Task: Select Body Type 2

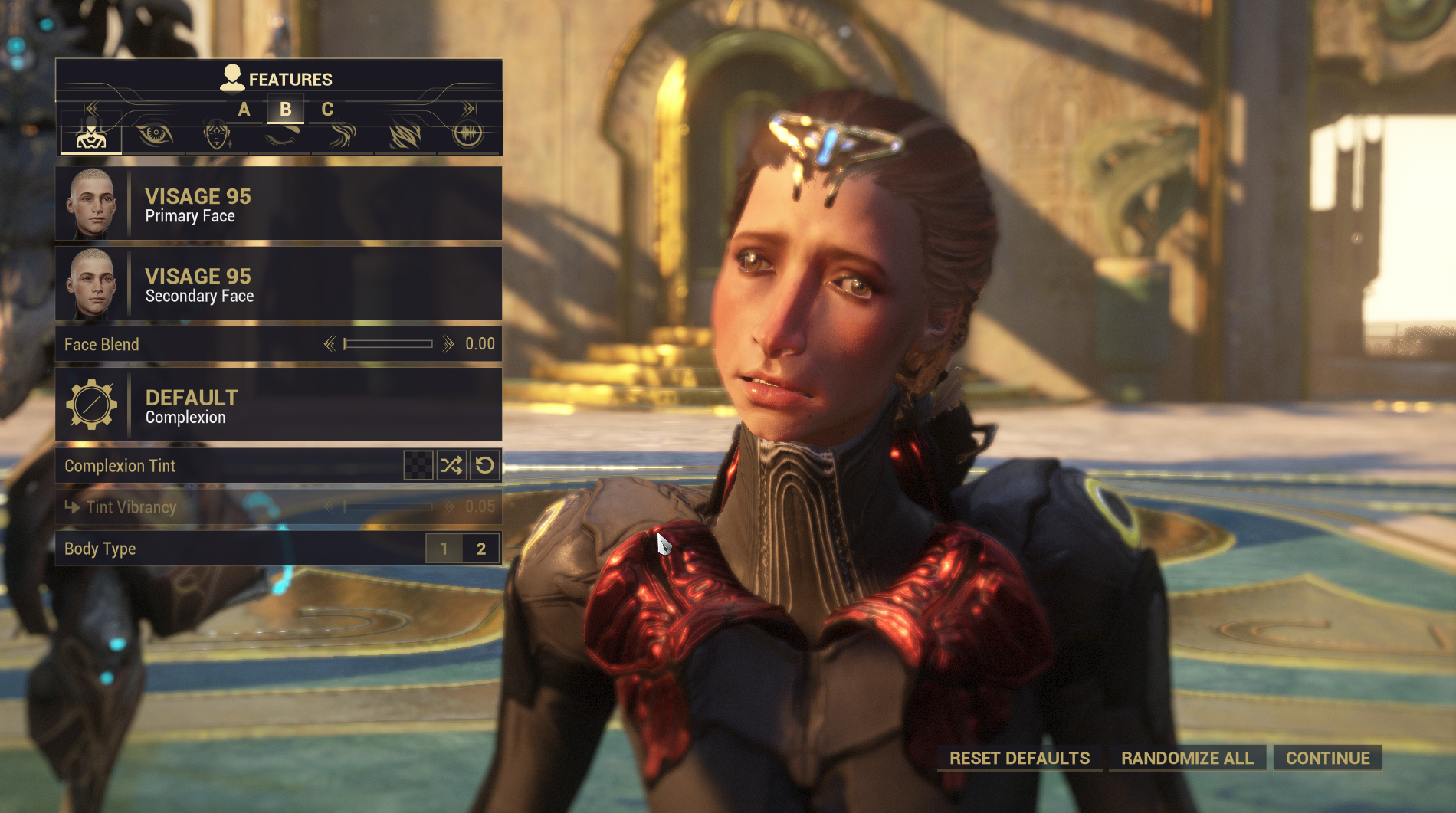Action: 481,549
